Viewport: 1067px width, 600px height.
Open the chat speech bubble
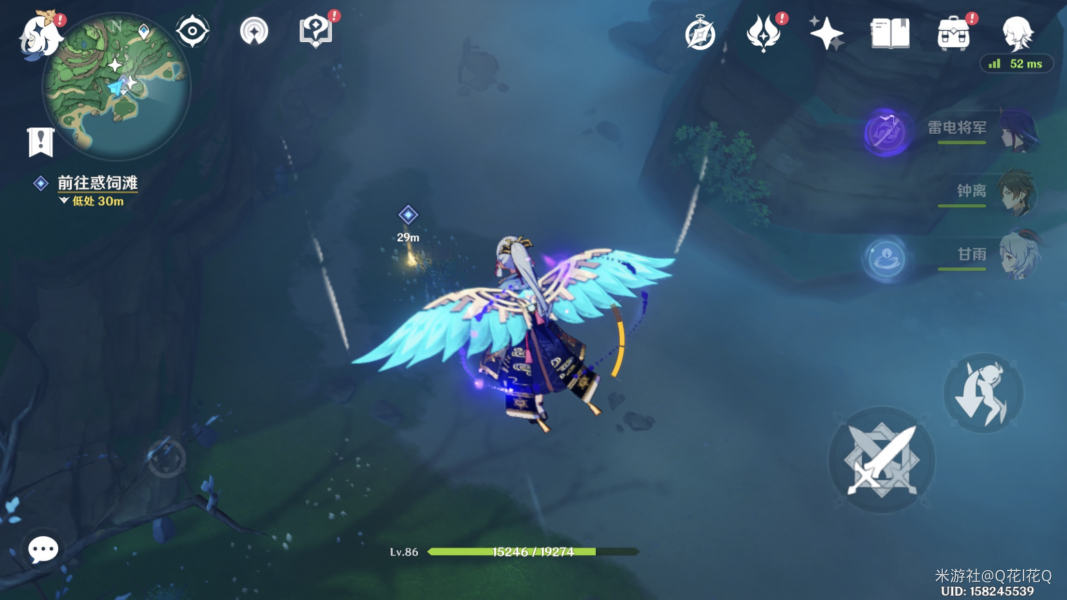click(42, 549)
